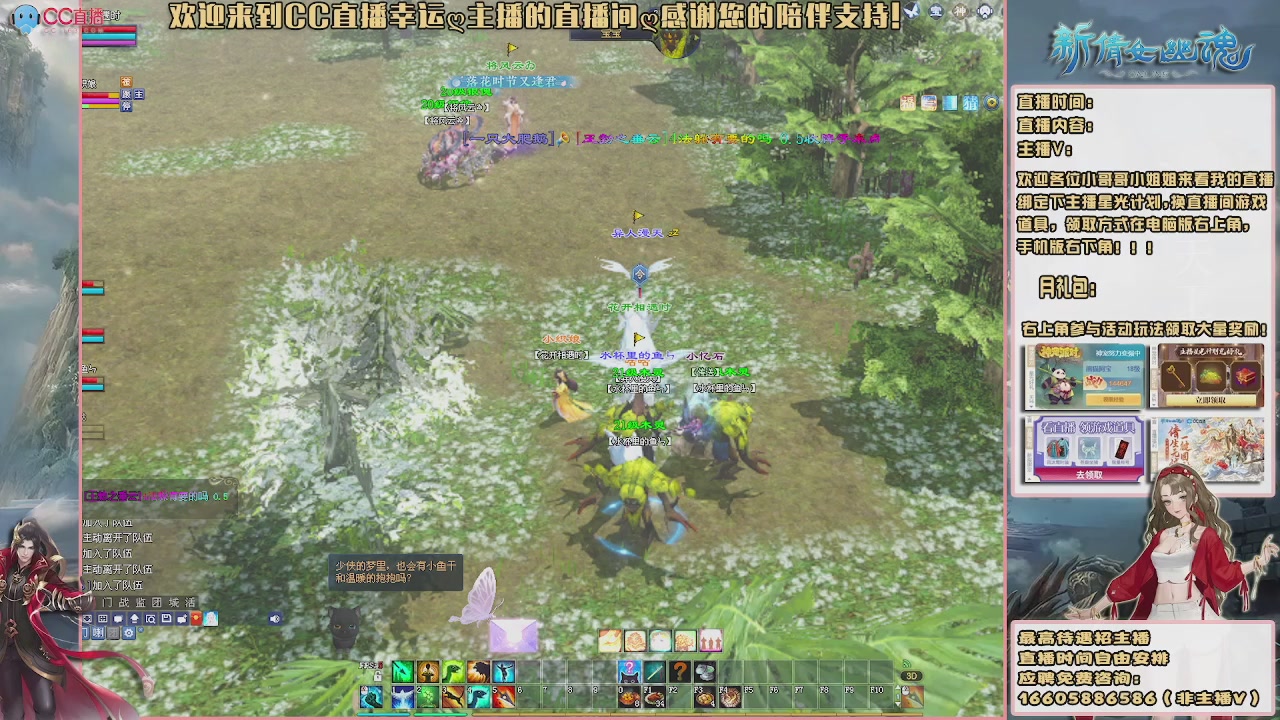Open the 福 blessing icon in the top-right
Screen dimensions: 1280x720
[x=907, y=102]
